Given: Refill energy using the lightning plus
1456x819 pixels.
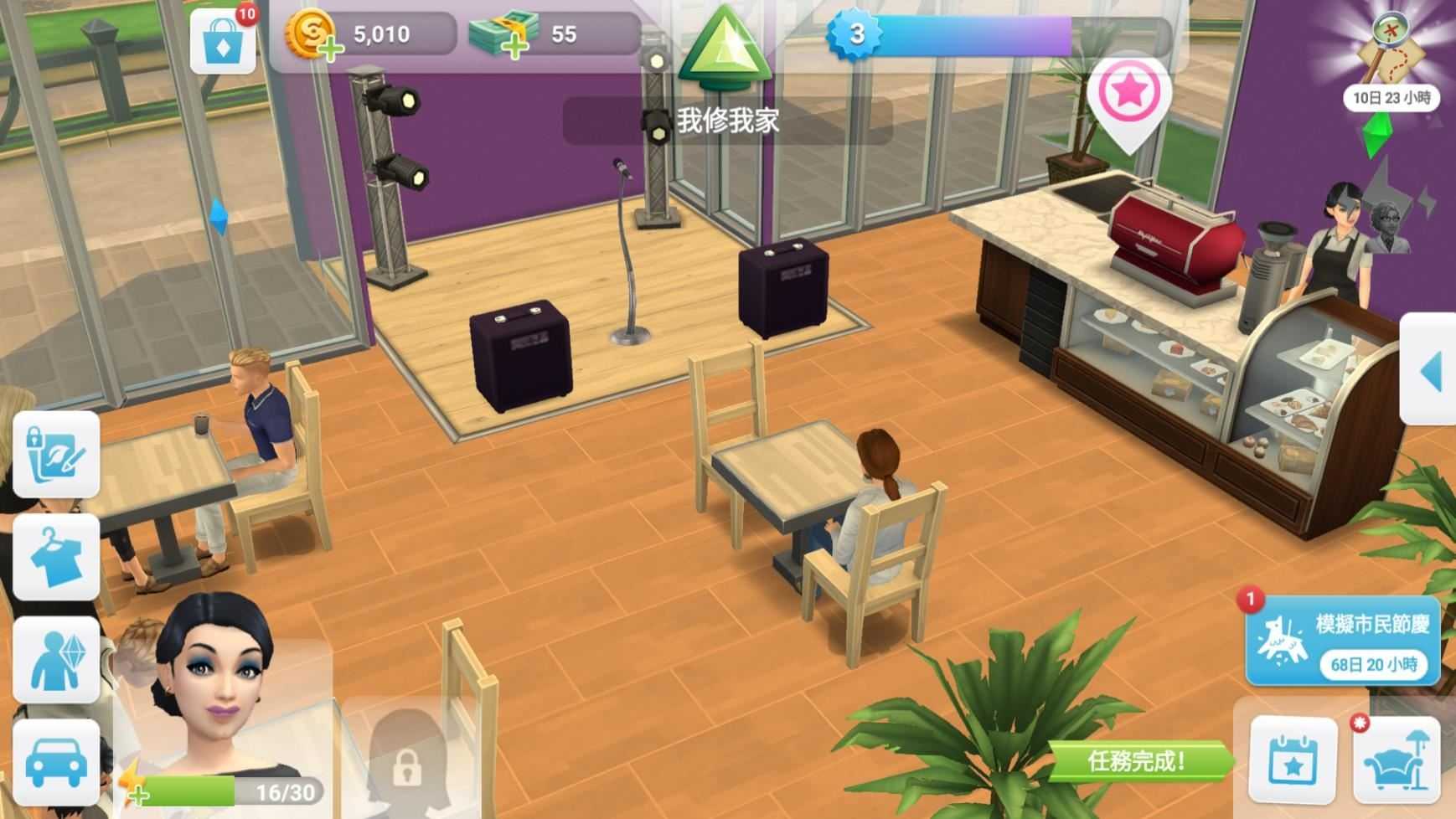Looking at the screenshot, I should [x=137, y=787].
